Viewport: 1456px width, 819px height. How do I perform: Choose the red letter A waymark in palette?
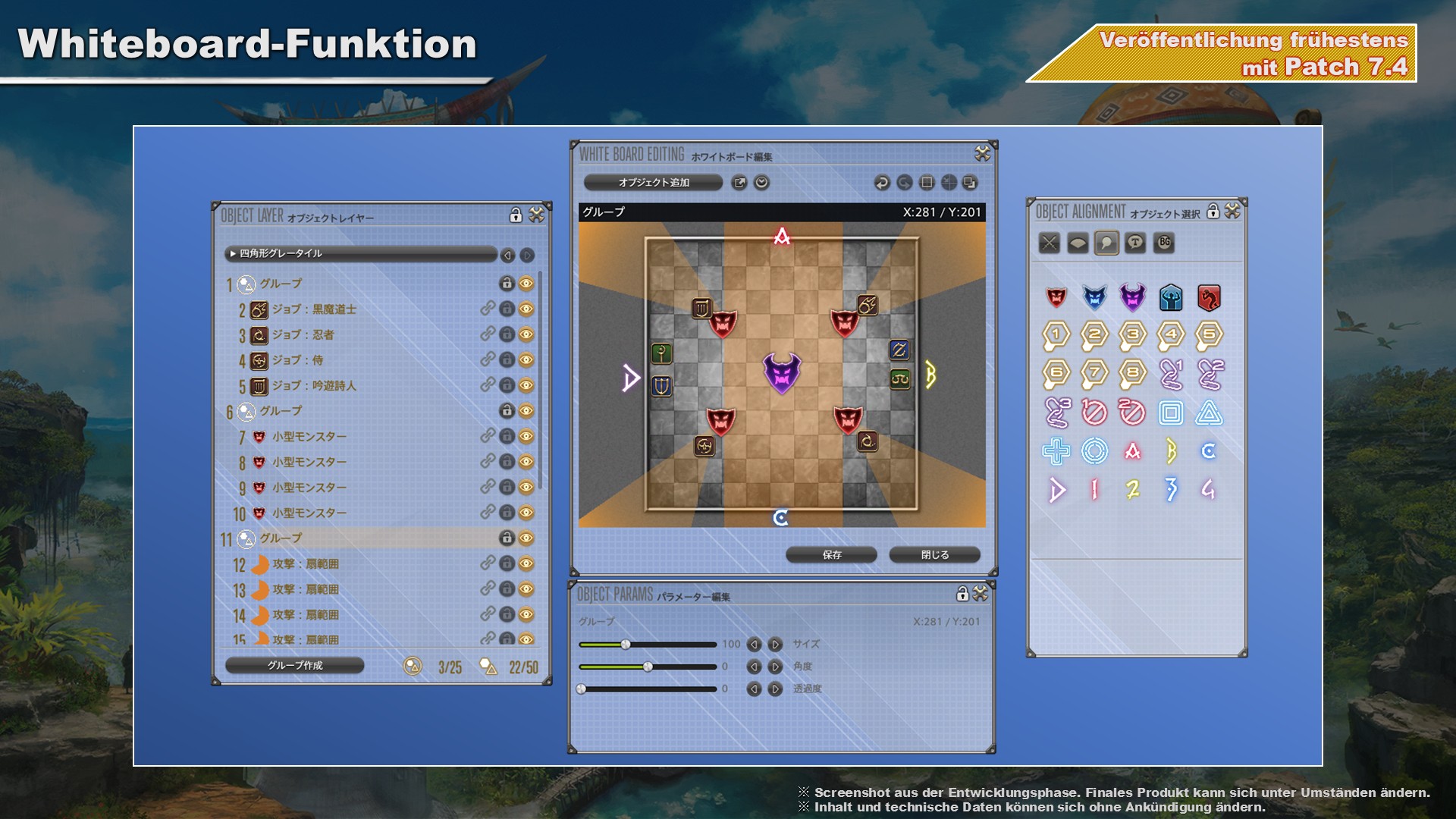click(1132, 452)
